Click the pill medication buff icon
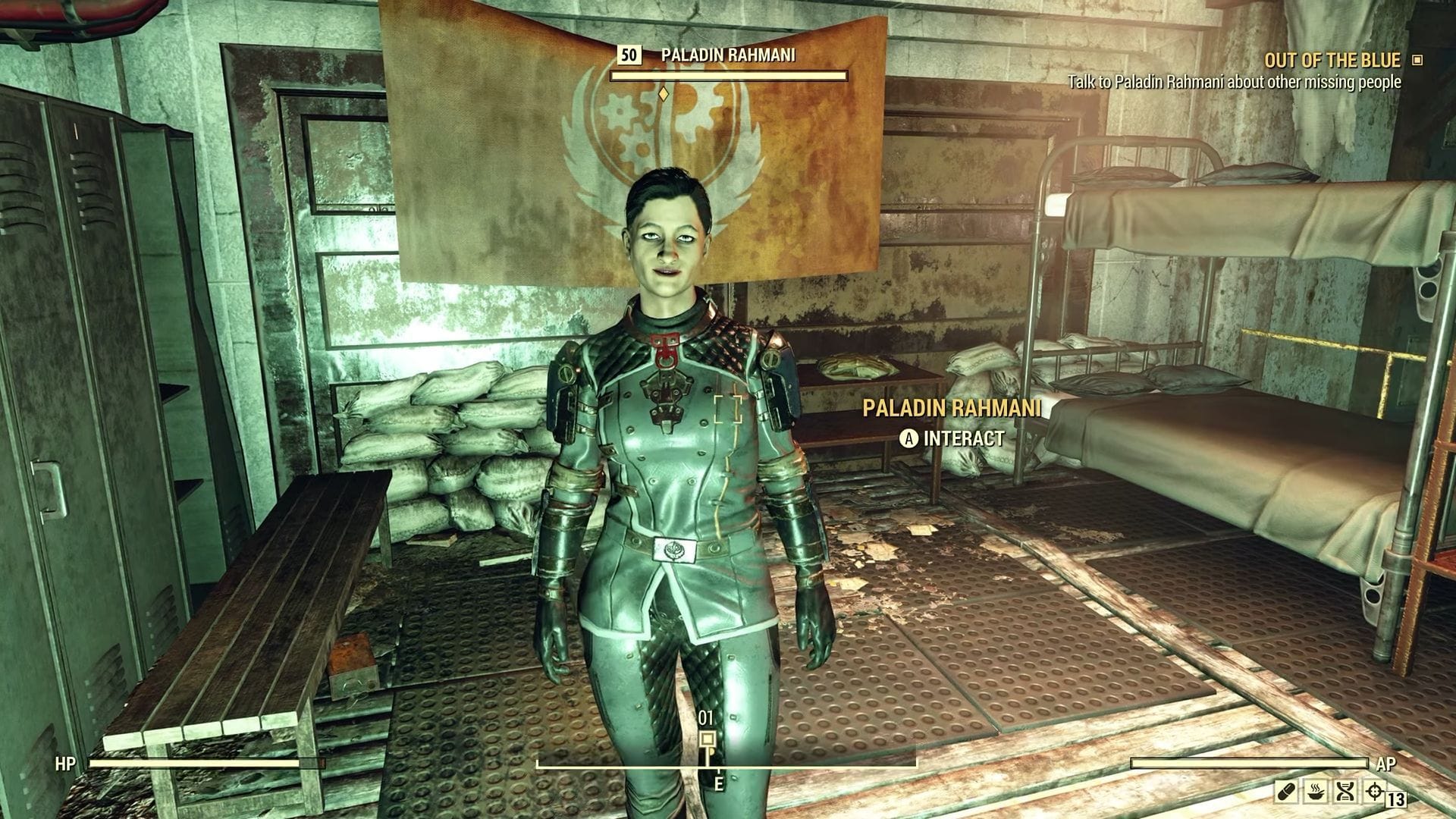The width and height of the screenshot is (1456, 819). pyautogui.click(x=1286, y=792)
